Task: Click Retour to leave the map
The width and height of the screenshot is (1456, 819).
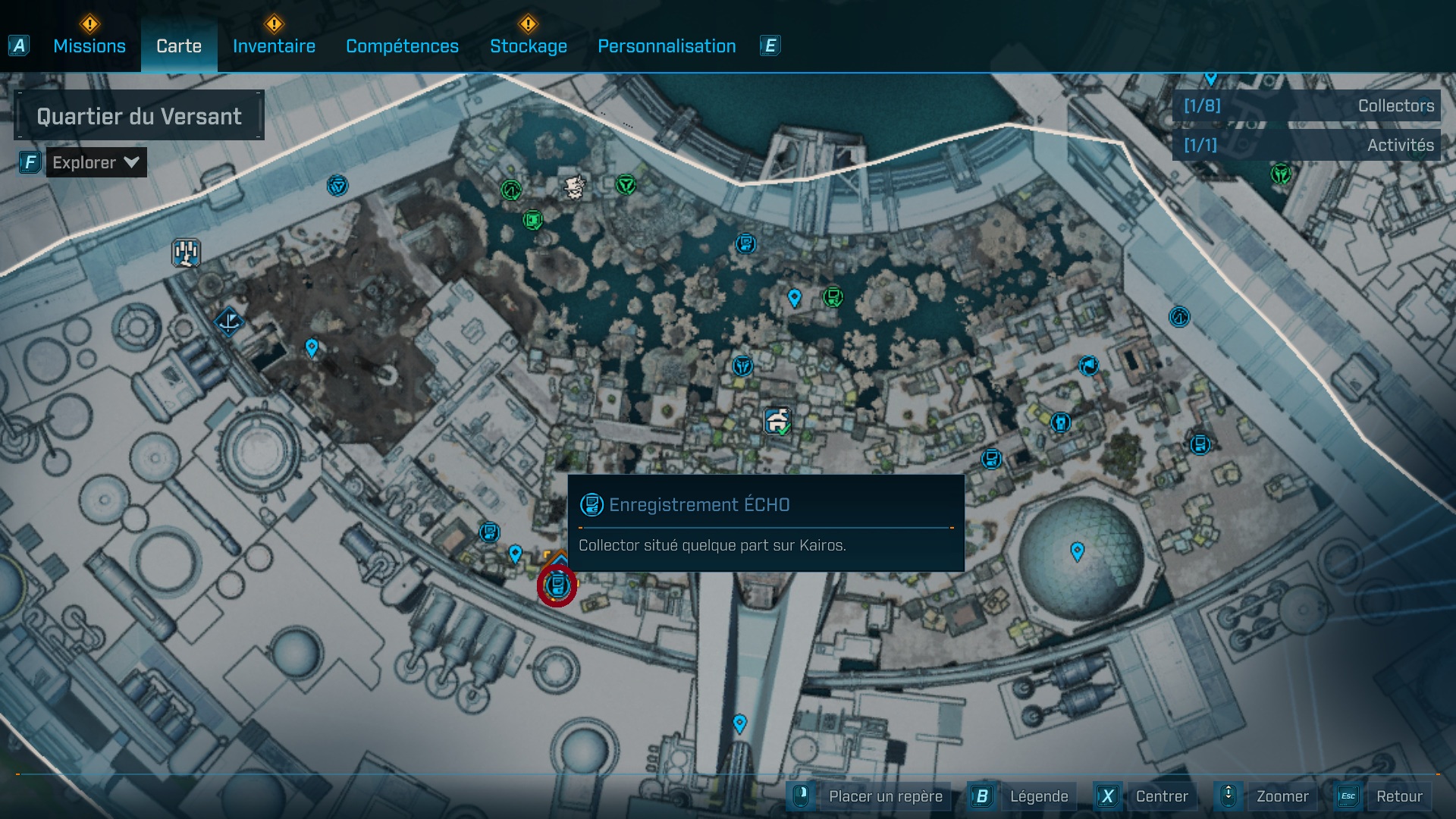Action: 1400,796
